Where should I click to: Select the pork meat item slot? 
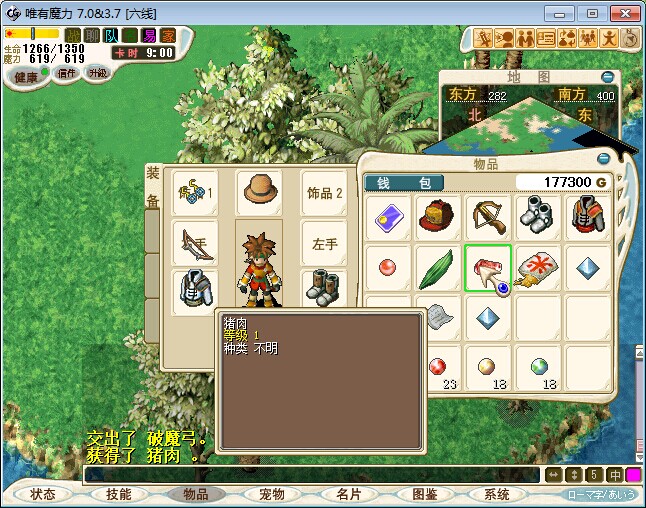click(488, 268)
